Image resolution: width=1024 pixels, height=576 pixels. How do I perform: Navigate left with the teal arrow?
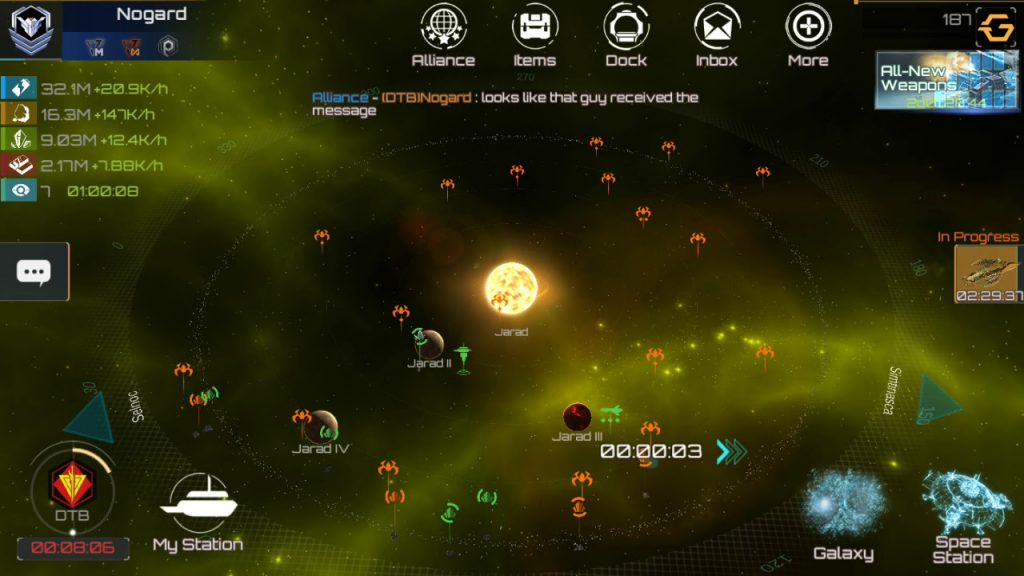pos(91,416)
